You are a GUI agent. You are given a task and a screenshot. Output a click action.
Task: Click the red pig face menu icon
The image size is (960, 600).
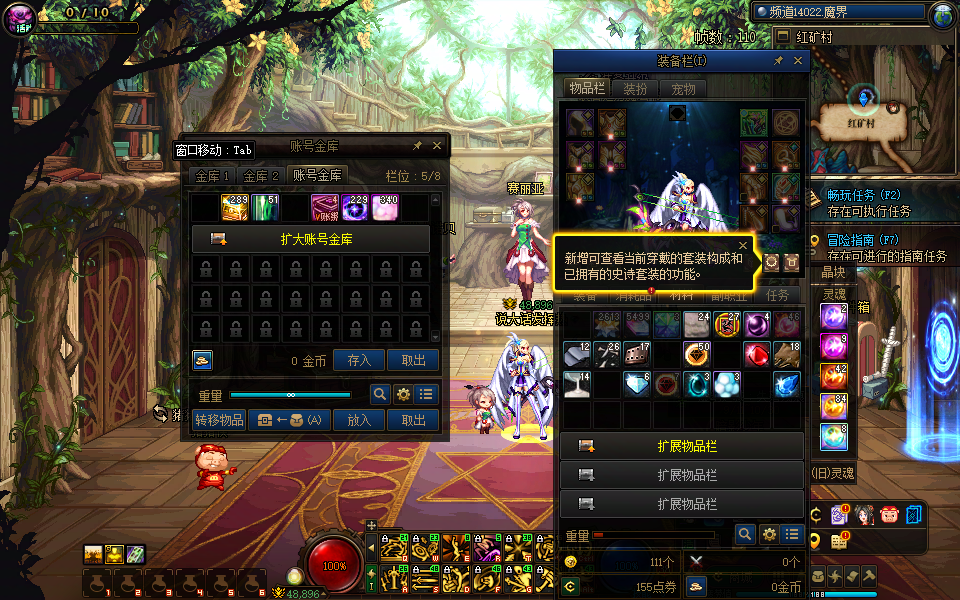point(890,515)
